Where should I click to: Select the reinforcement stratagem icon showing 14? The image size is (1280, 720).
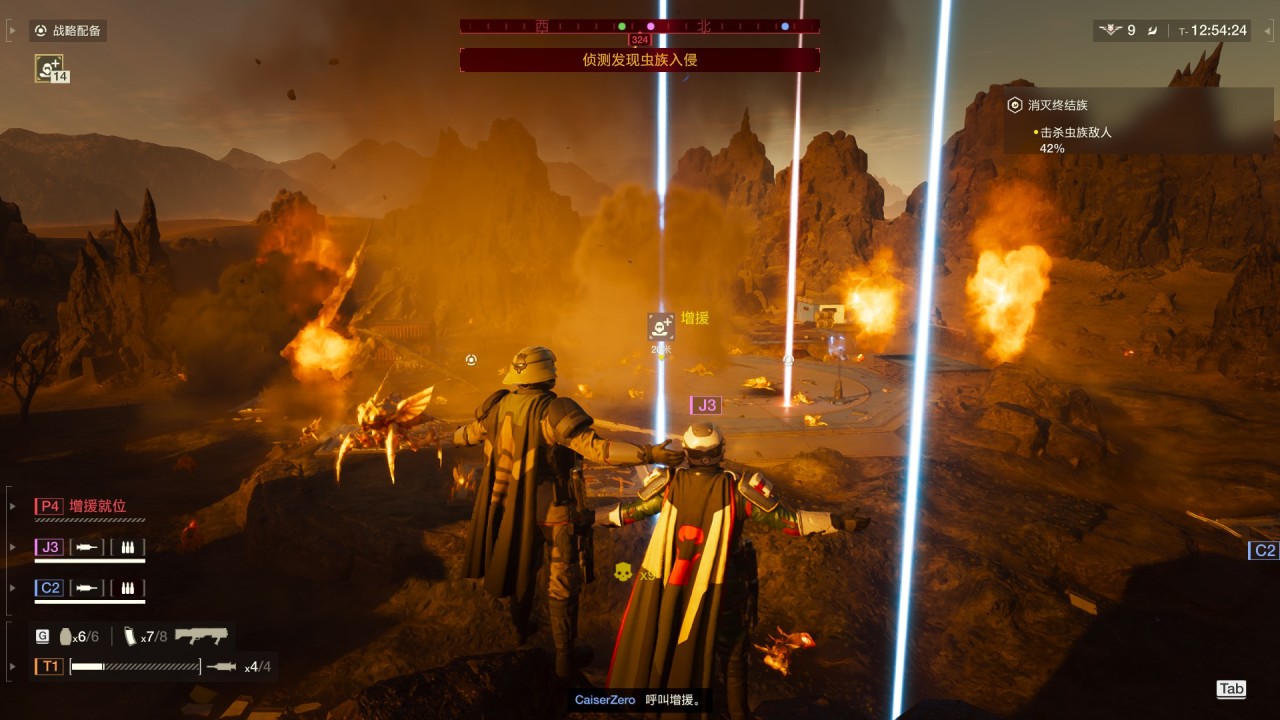point(50,68)
